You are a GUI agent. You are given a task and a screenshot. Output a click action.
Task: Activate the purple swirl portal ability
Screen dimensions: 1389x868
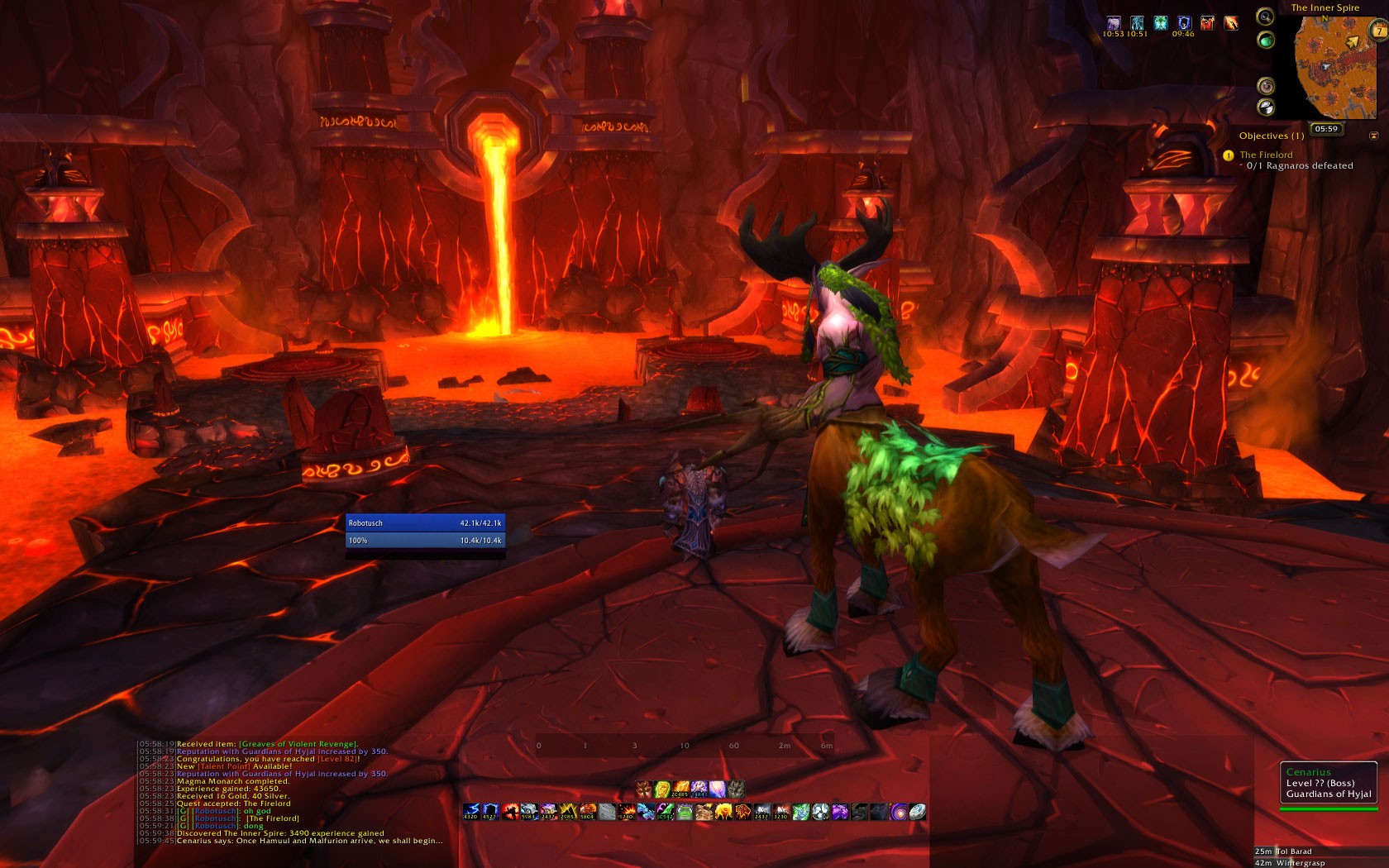[898, 812]
